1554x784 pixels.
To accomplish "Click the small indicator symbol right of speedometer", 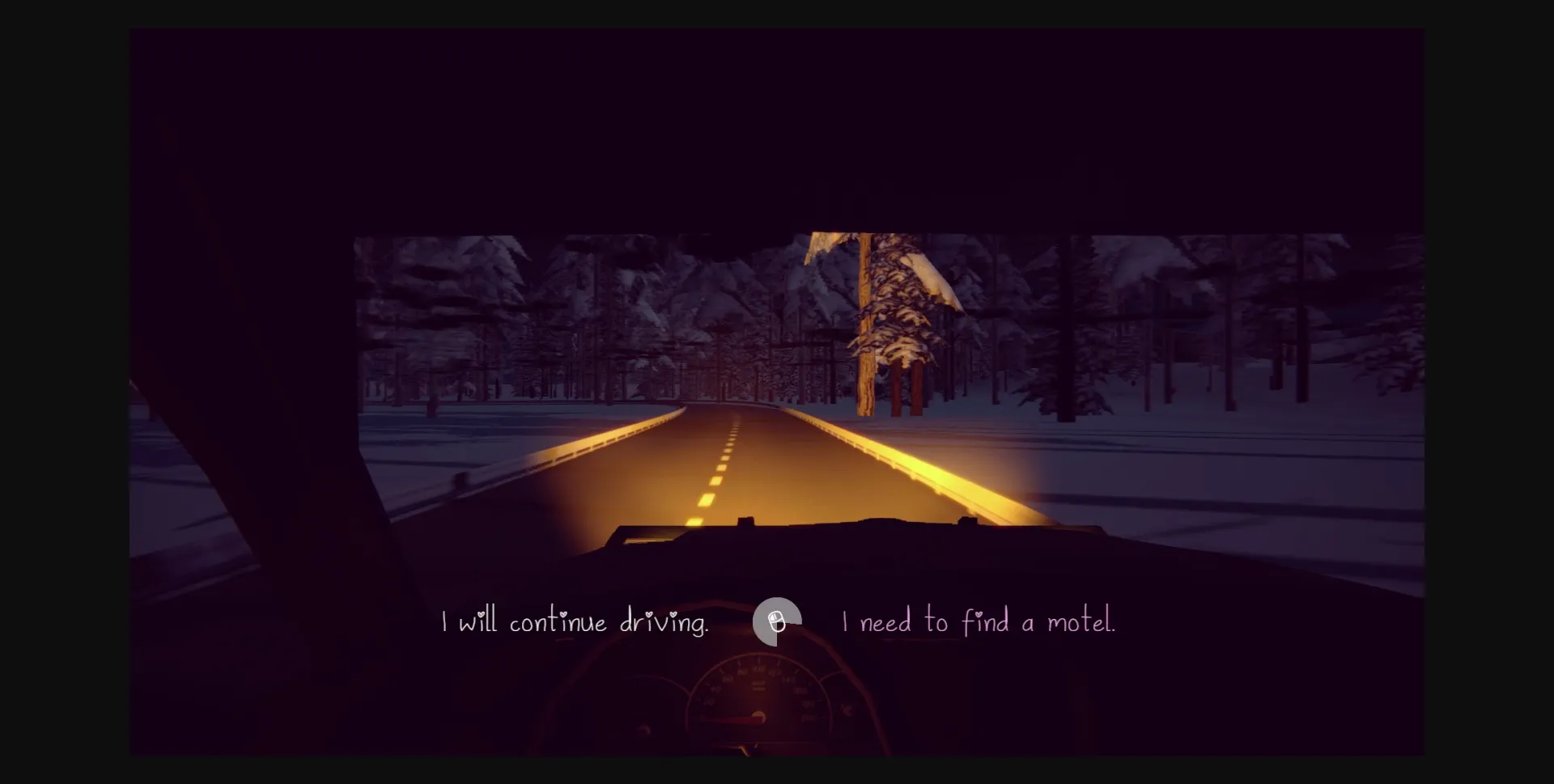I will coord(847,708).
